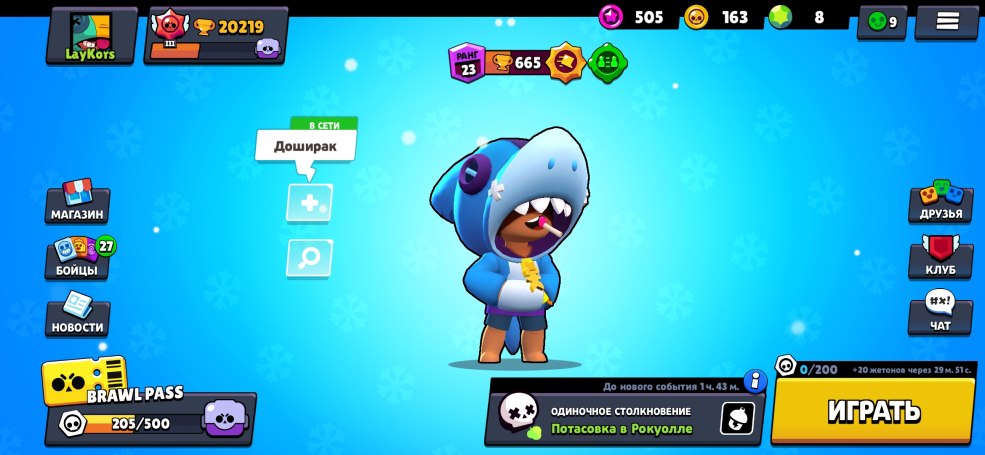The image size is (985, 455).
Task: Show event info via the blue i icon
Action: 755,381
